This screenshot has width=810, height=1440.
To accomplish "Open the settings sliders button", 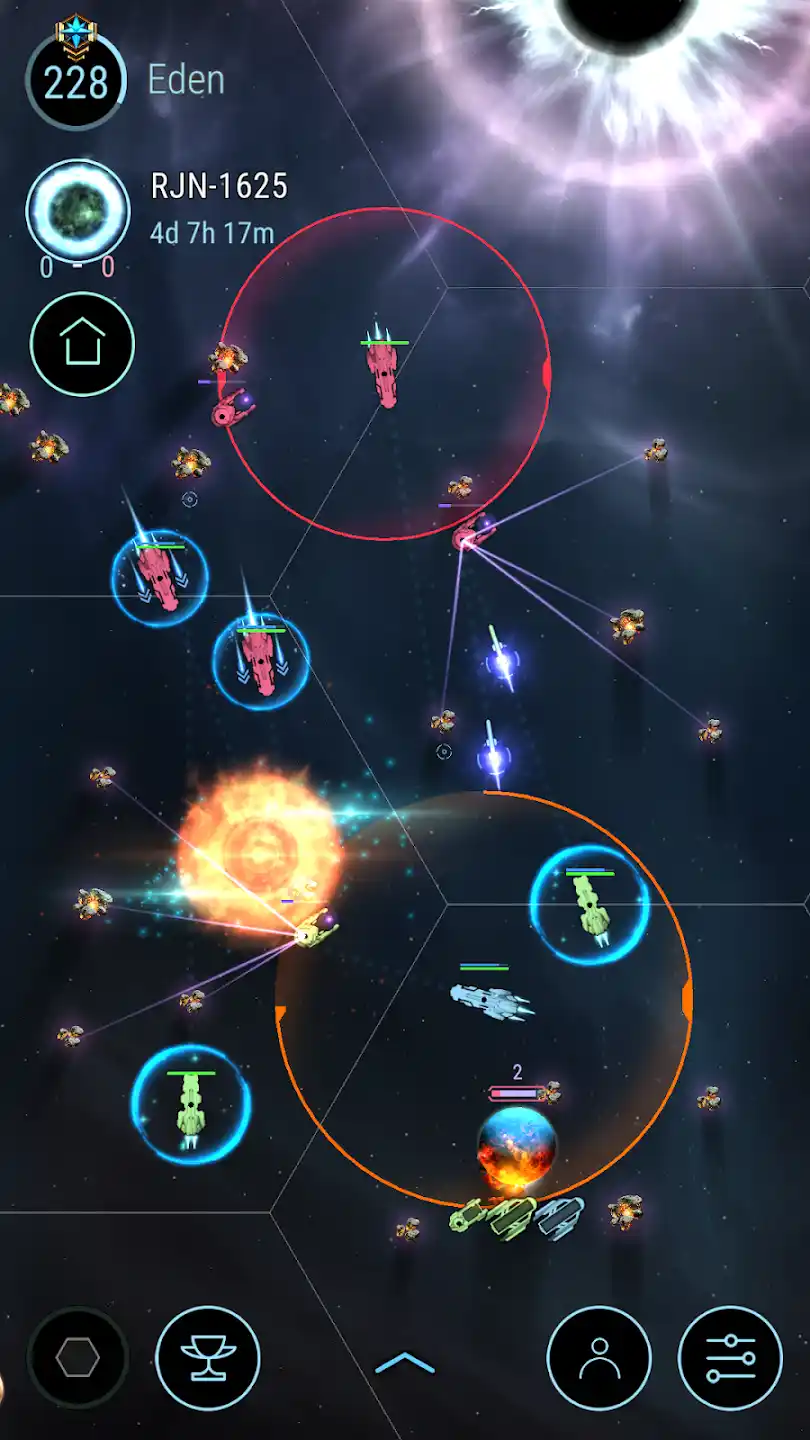I will (730, 1358).
